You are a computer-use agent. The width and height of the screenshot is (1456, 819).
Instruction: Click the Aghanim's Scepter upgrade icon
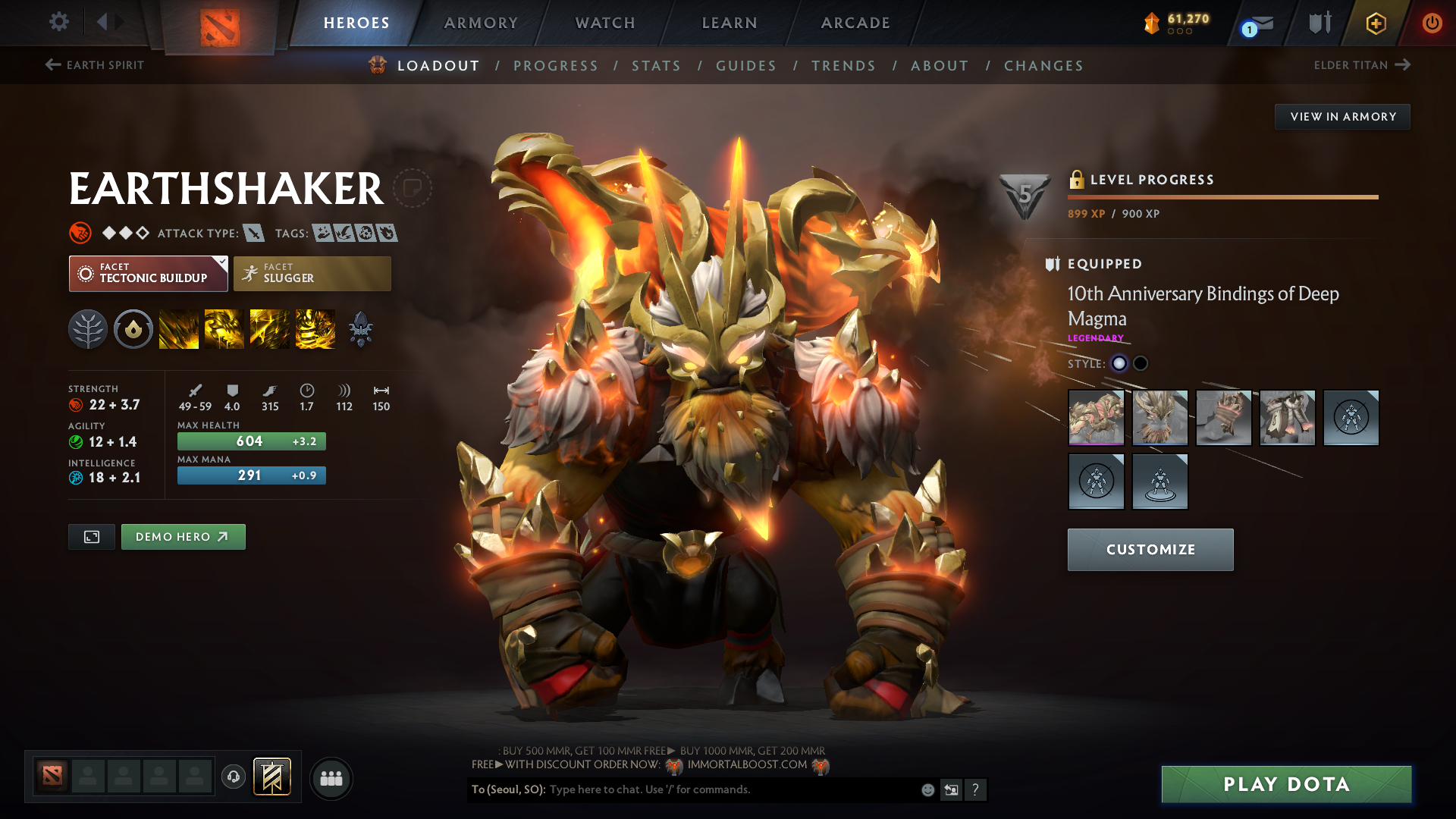coord(361,328)
